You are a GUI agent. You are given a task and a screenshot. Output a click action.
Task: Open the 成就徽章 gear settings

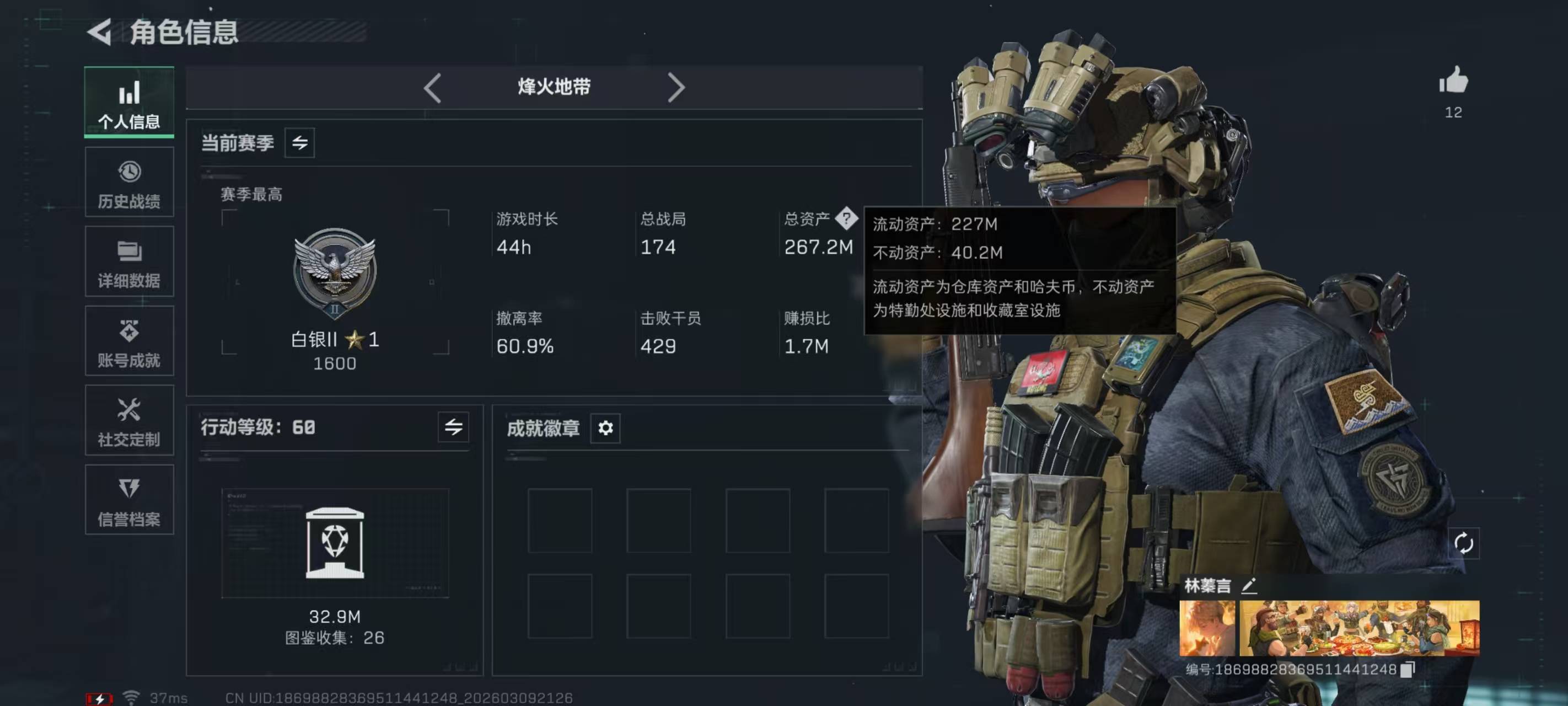click(x=605, y=428)
